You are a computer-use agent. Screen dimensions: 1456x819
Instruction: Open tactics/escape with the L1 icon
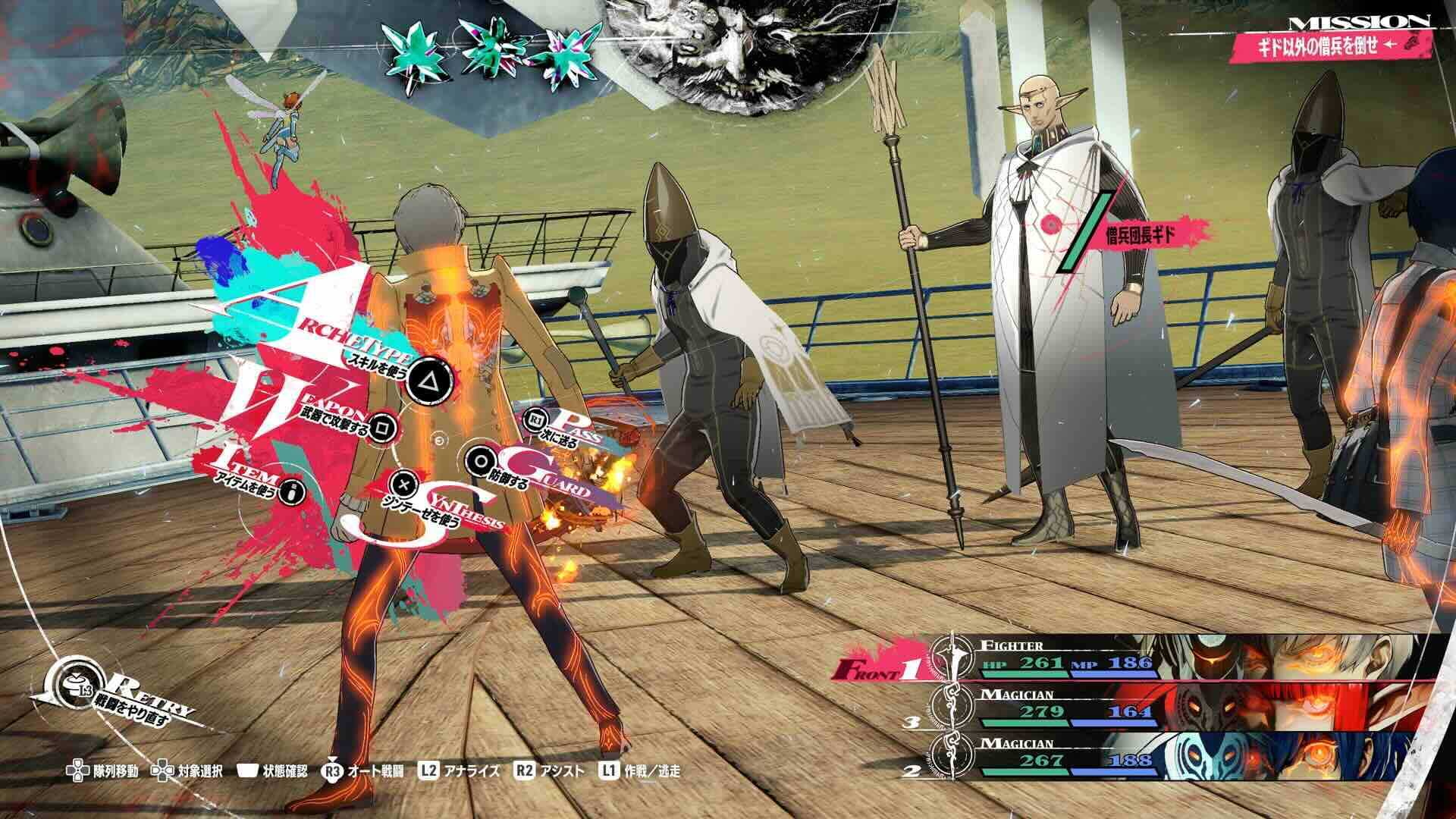coord(607,770)
